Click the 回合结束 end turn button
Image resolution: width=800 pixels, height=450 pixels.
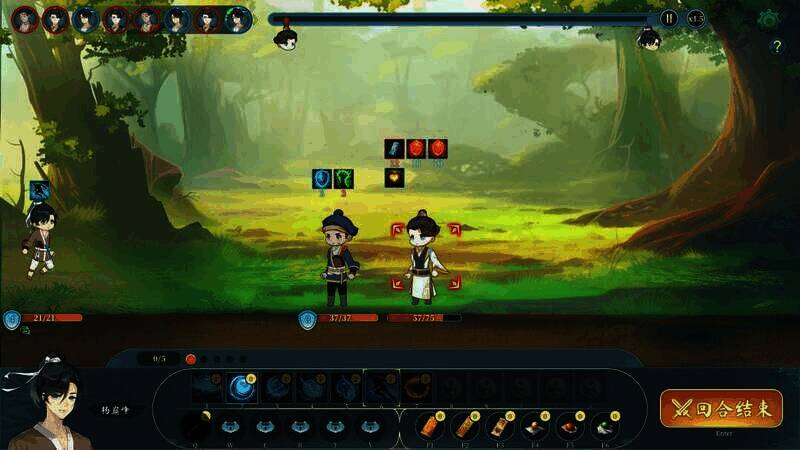[x=720, y=409]
